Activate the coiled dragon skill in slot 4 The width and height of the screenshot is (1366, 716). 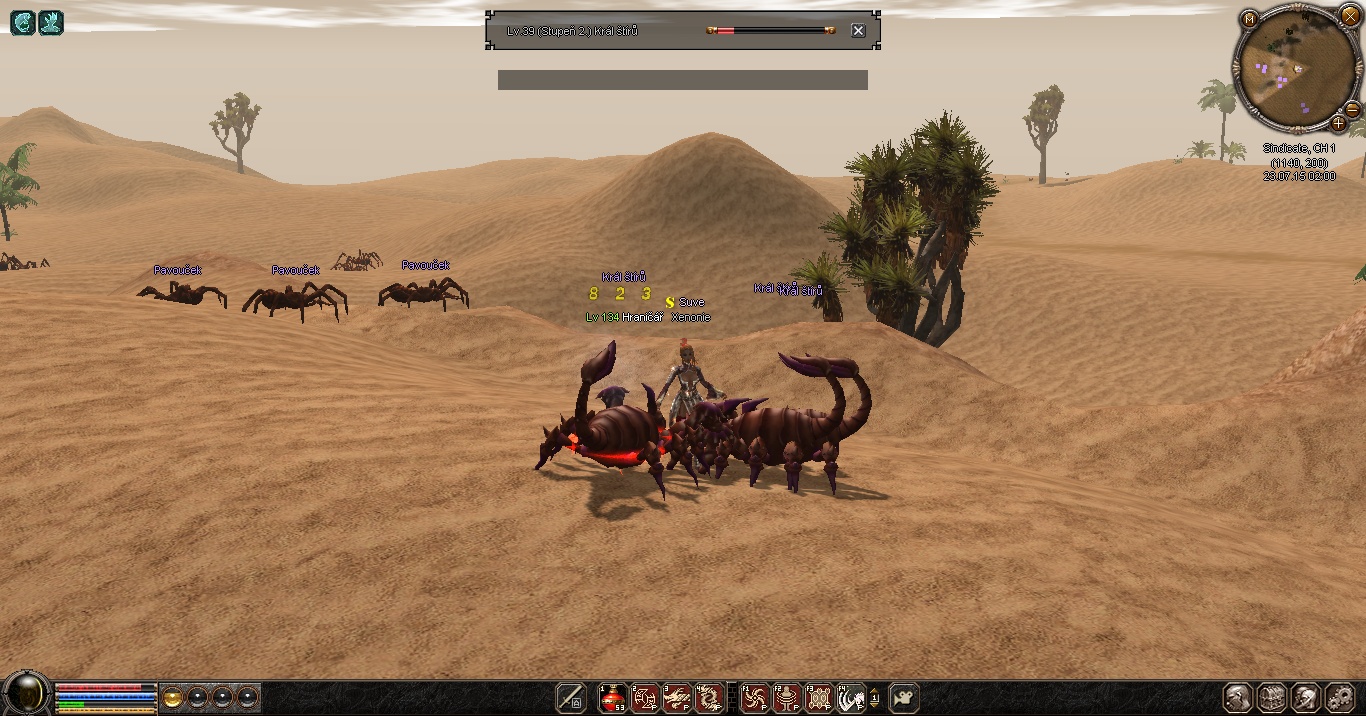[709, 697]
